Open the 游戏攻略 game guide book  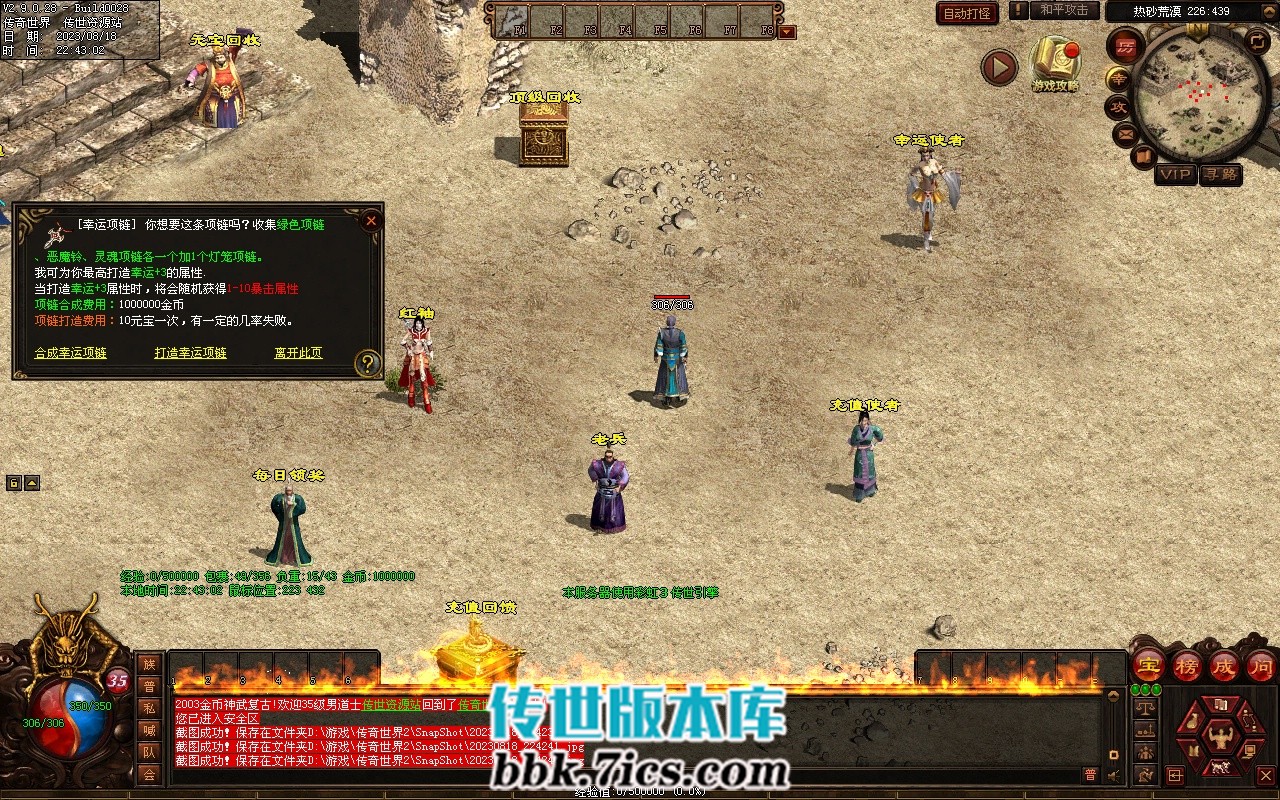[x=1056, y=62]
